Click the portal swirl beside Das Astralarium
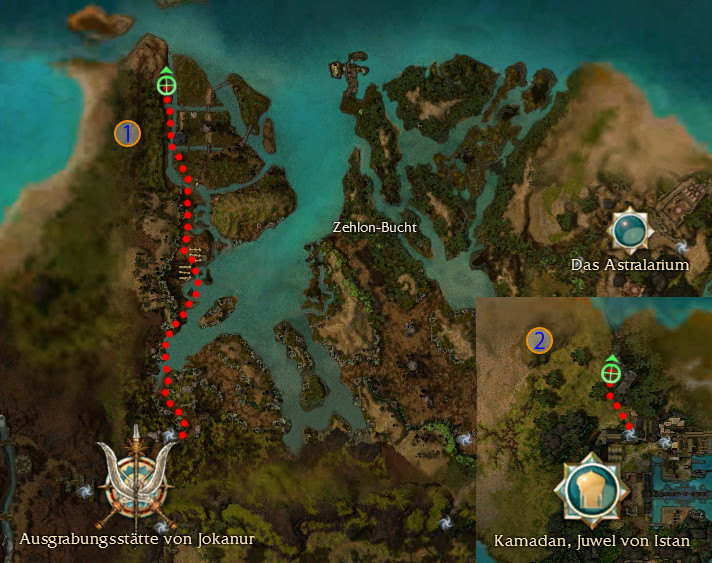Image resolution: width=712 pixels, height=563 pixels. click(x=680, y=244)
